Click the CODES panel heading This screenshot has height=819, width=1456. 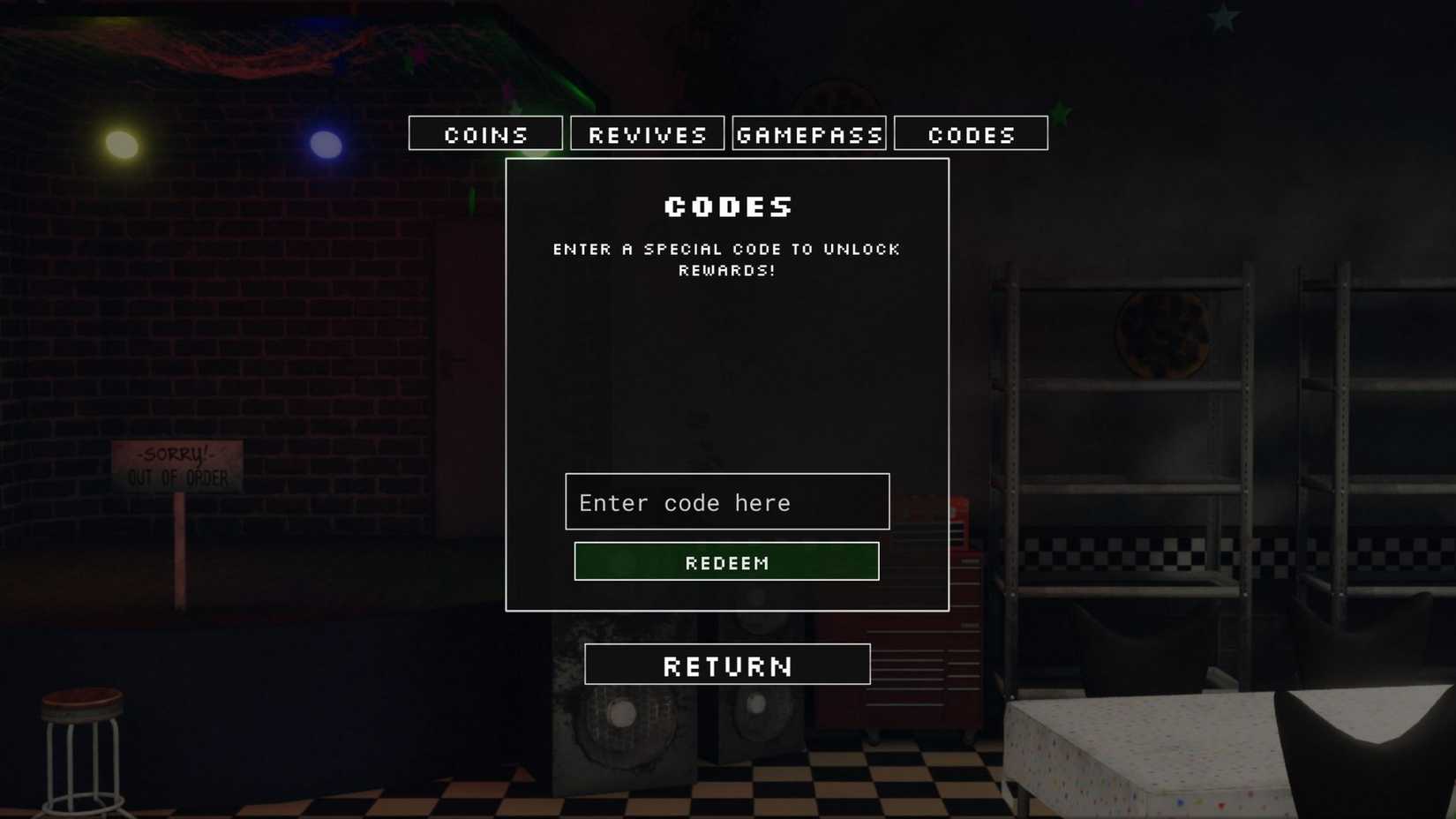click(726, 207)
